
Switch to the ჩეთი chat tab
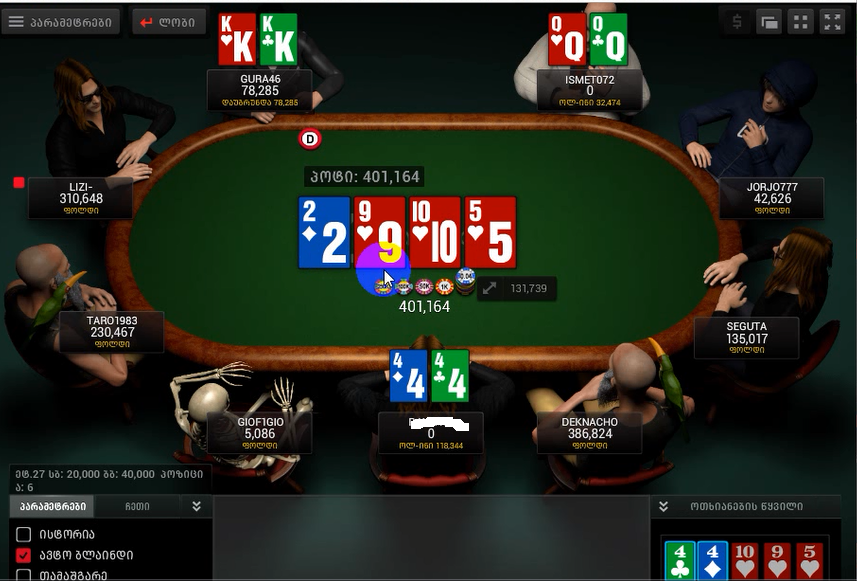(138, 506)
